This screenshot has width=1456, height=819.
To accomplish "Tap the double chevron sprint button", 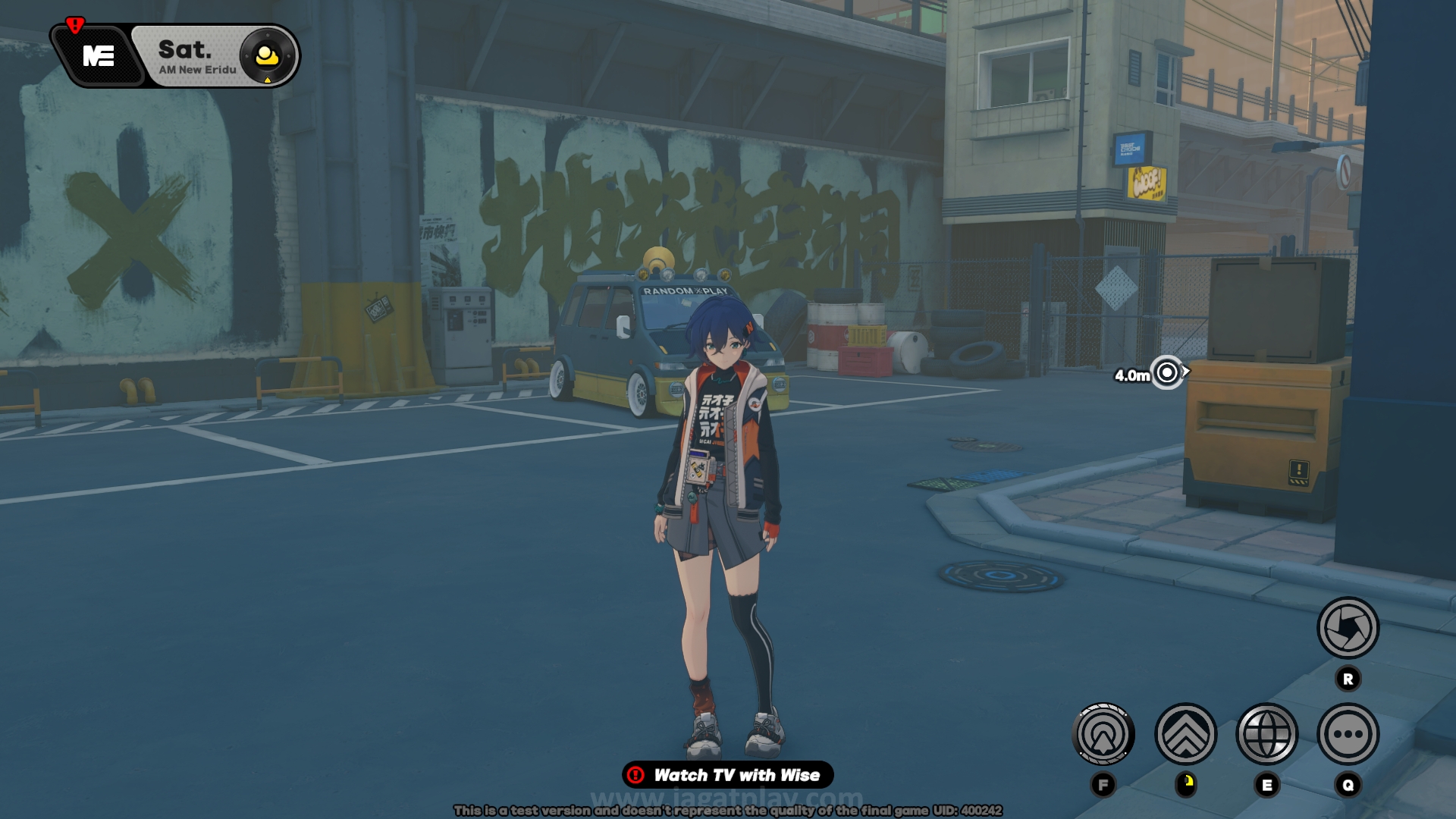I will coord(1185,734).
